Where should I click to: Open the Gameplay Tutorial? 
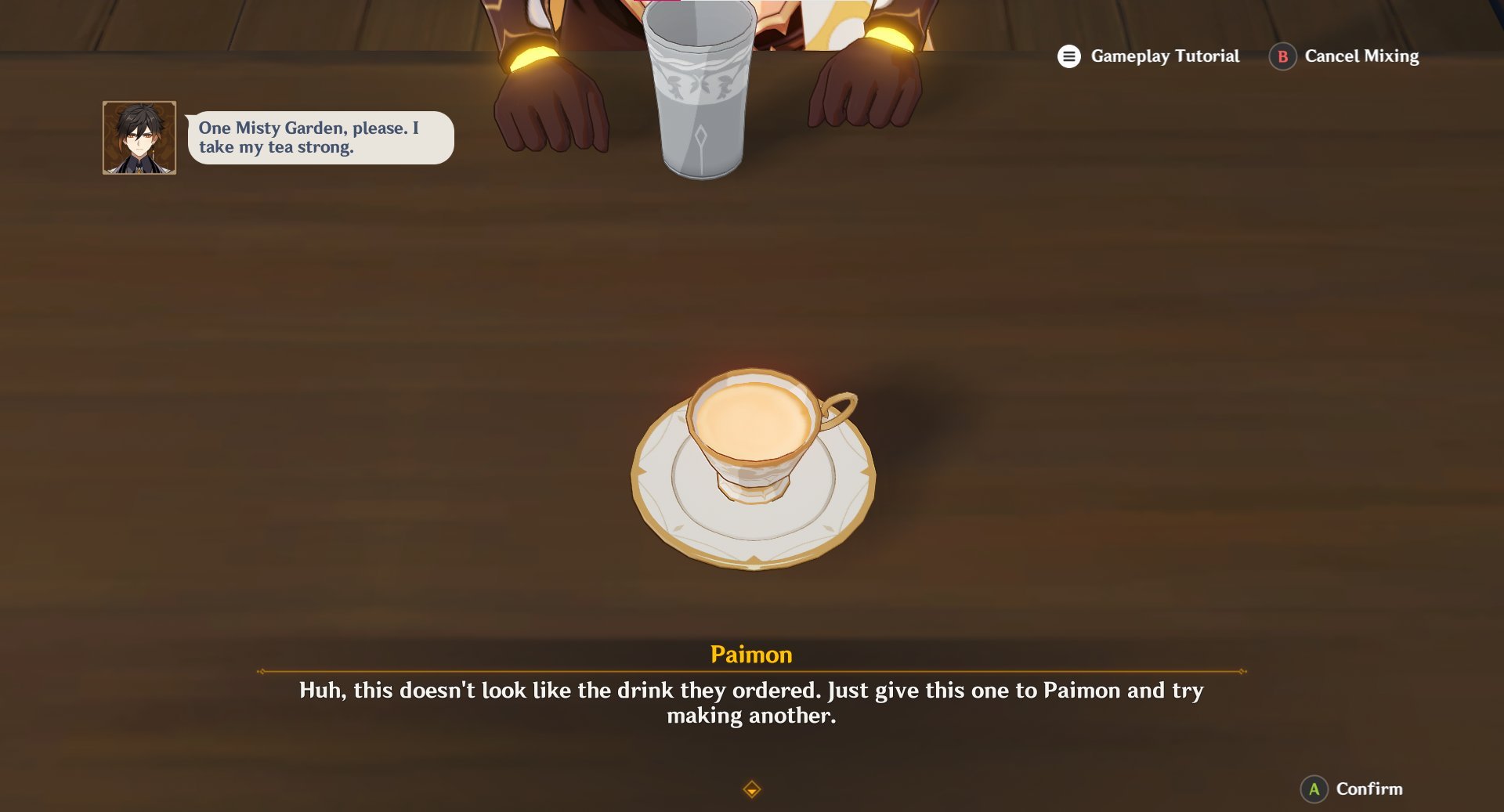coord(1148,56)
